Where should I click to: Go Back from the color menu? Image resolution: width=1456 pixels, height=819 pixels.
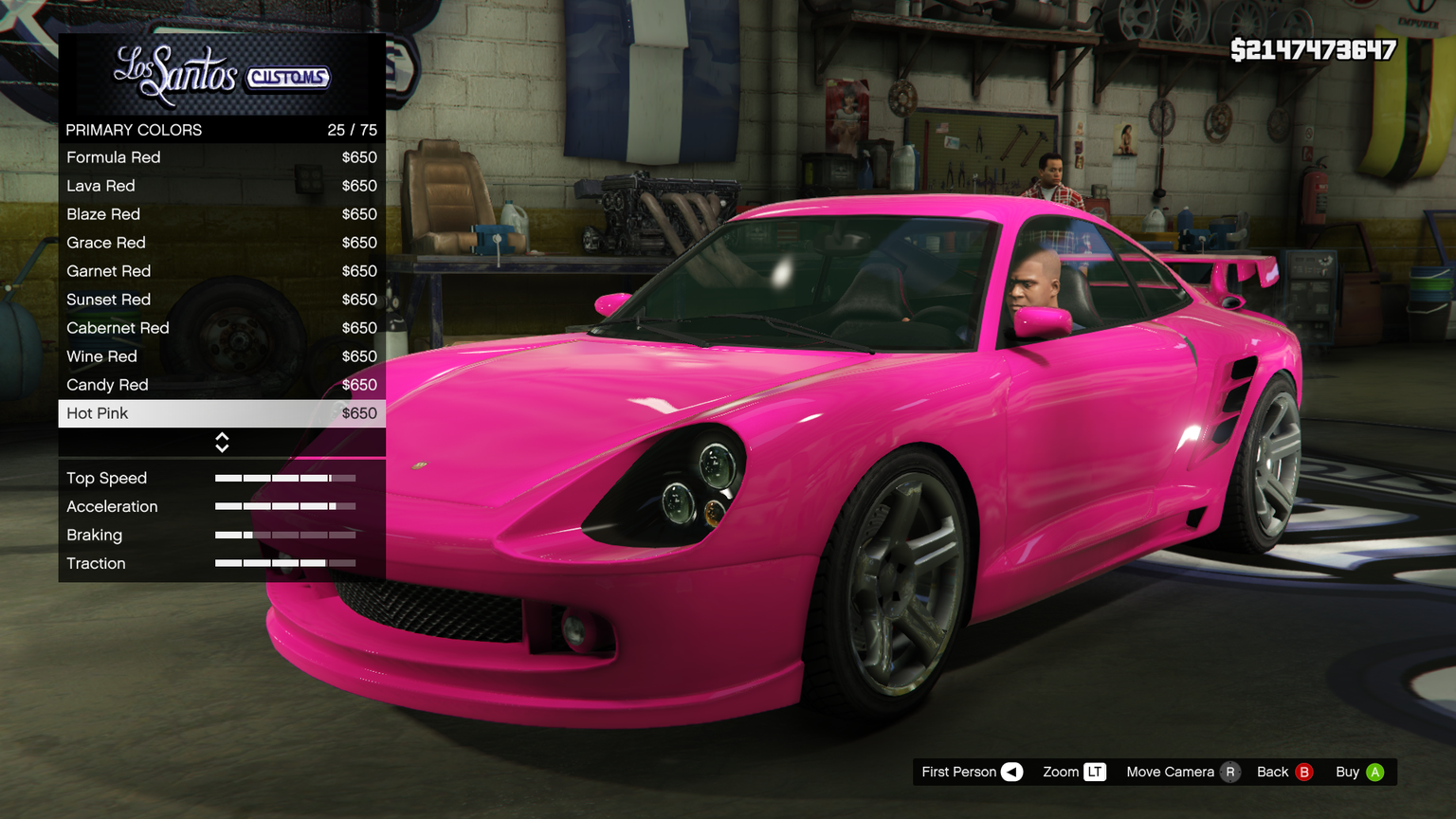[x=1283, y=772]
